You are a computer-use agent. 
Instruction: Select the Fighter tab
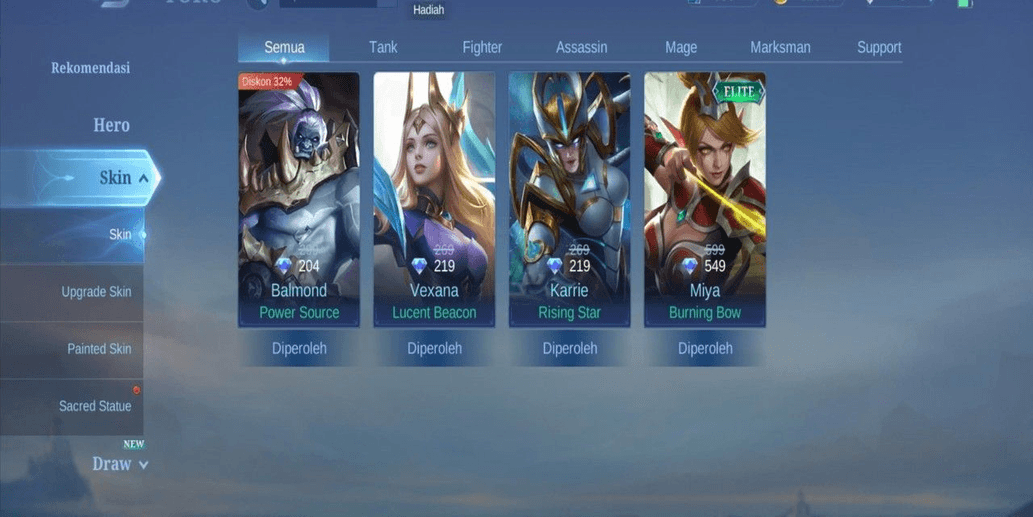coord(482,47)
